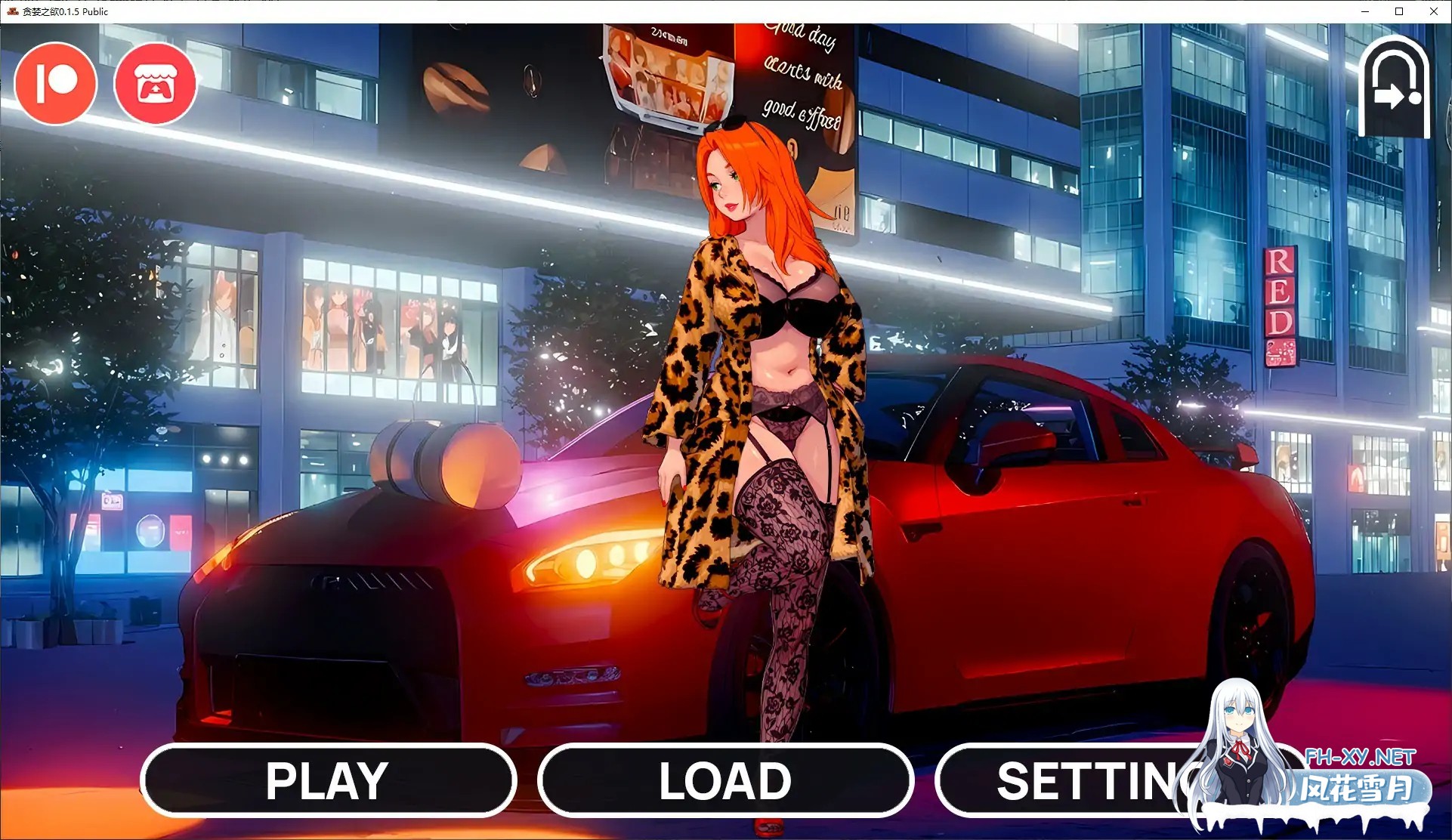Image resolution: width=1452 pixels, height=840 pixels.
Task: Select the minimize icon on the title bar
Action: pos(1364,11)
